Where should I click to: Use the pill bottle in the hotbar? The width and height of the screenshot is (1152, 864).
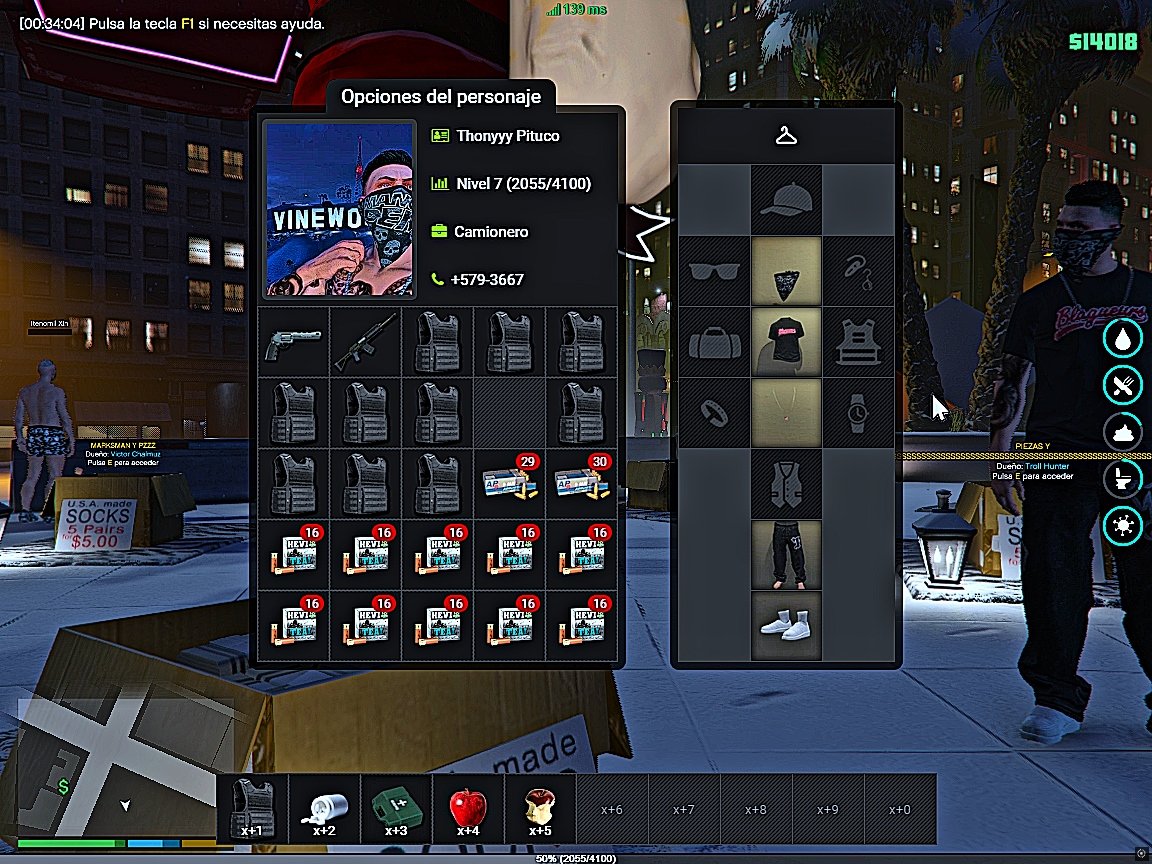point(324,808)
